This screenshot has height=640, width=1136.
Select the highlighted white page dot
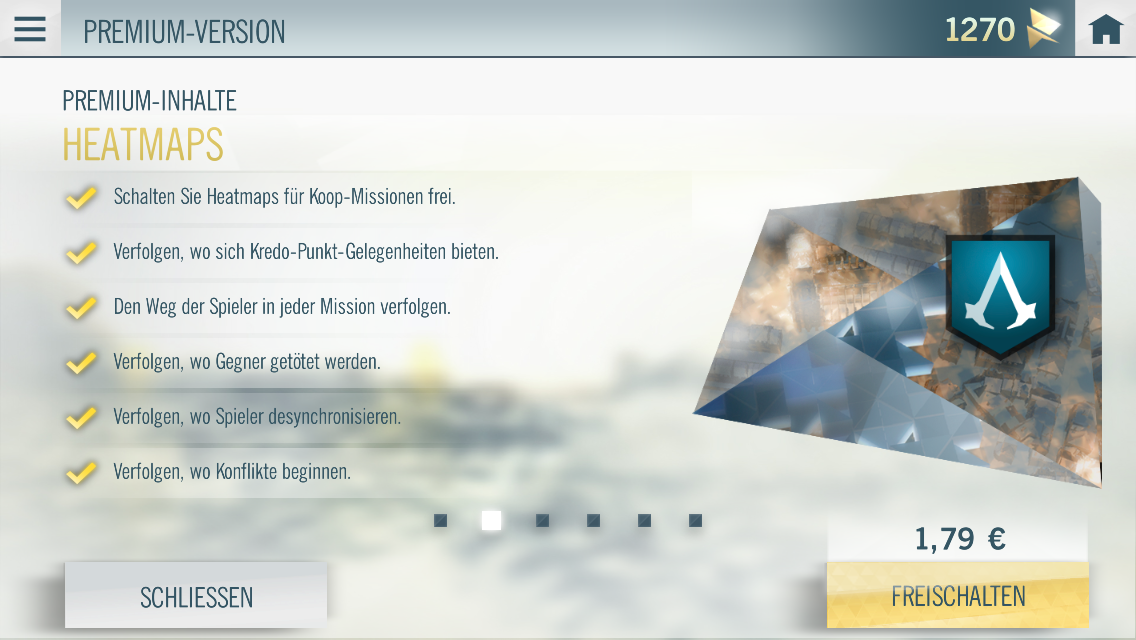[x=491, y=521]
